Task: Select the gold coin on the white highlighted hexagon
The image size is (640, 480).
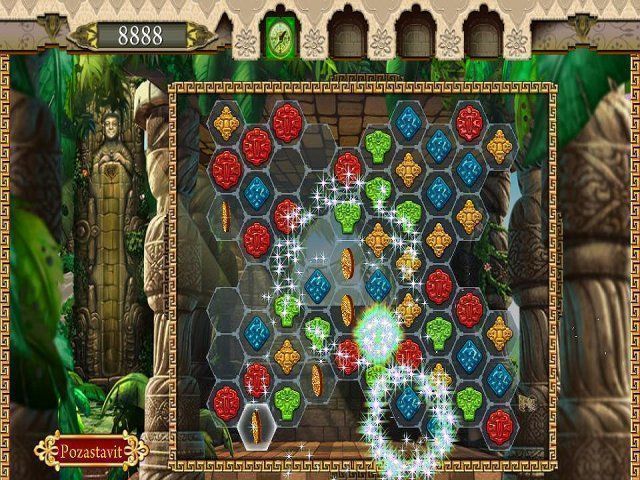Action: (x=256, y=426)
